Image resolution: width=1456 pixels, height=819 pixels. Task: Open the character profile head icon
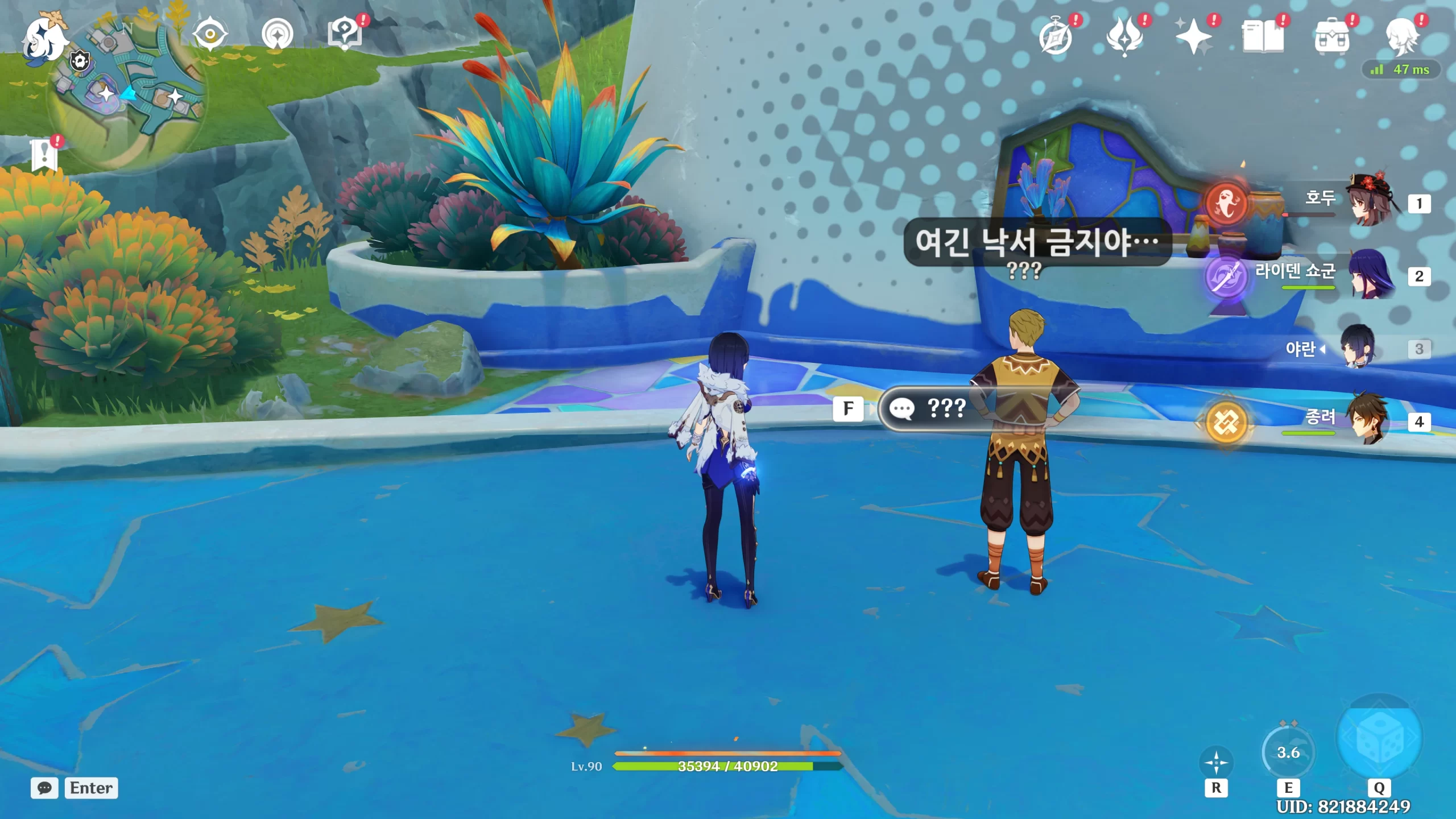[x=1401, y=37]
